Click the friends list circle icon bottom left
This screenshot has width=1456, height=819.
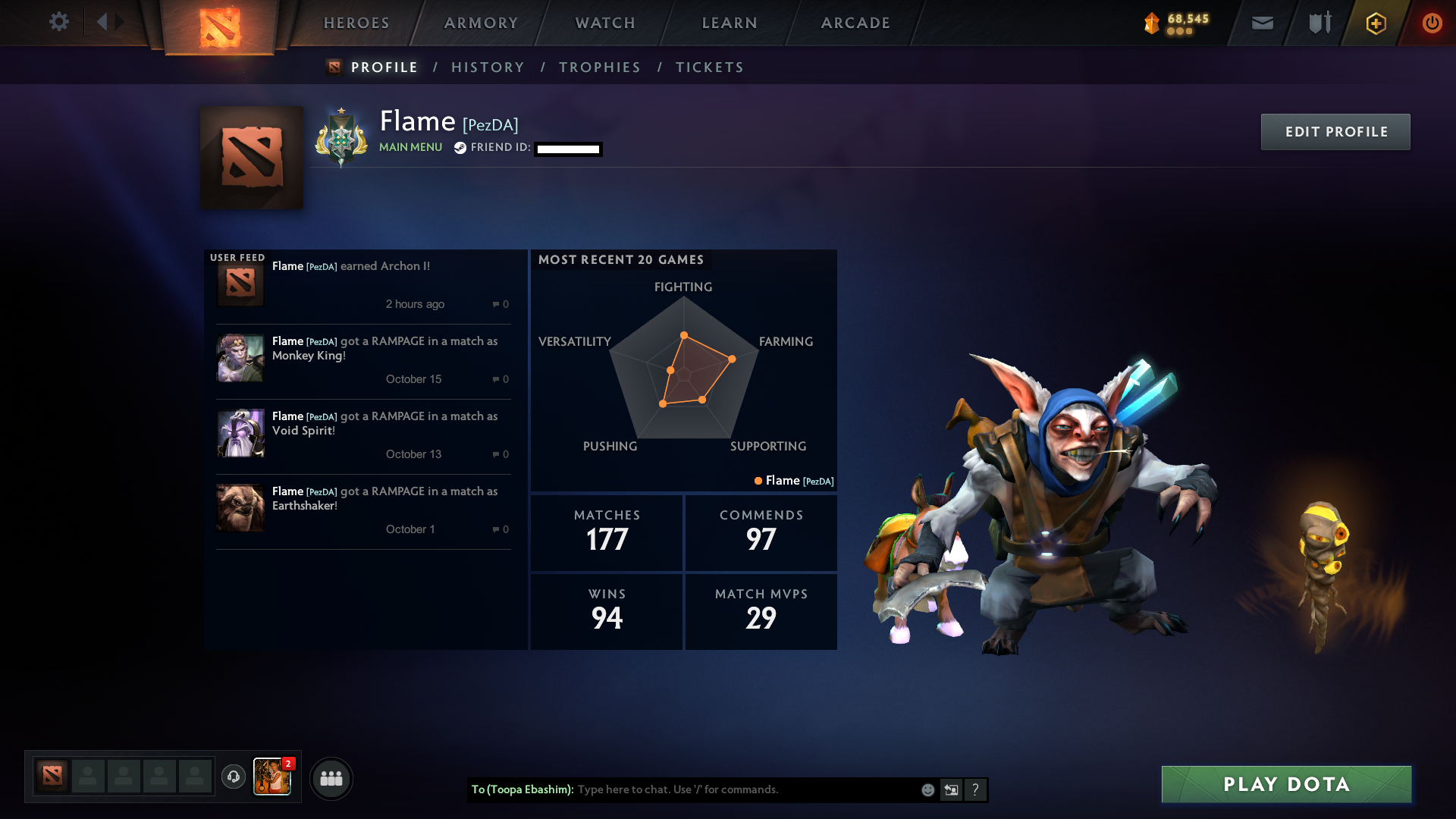(331, 778)
